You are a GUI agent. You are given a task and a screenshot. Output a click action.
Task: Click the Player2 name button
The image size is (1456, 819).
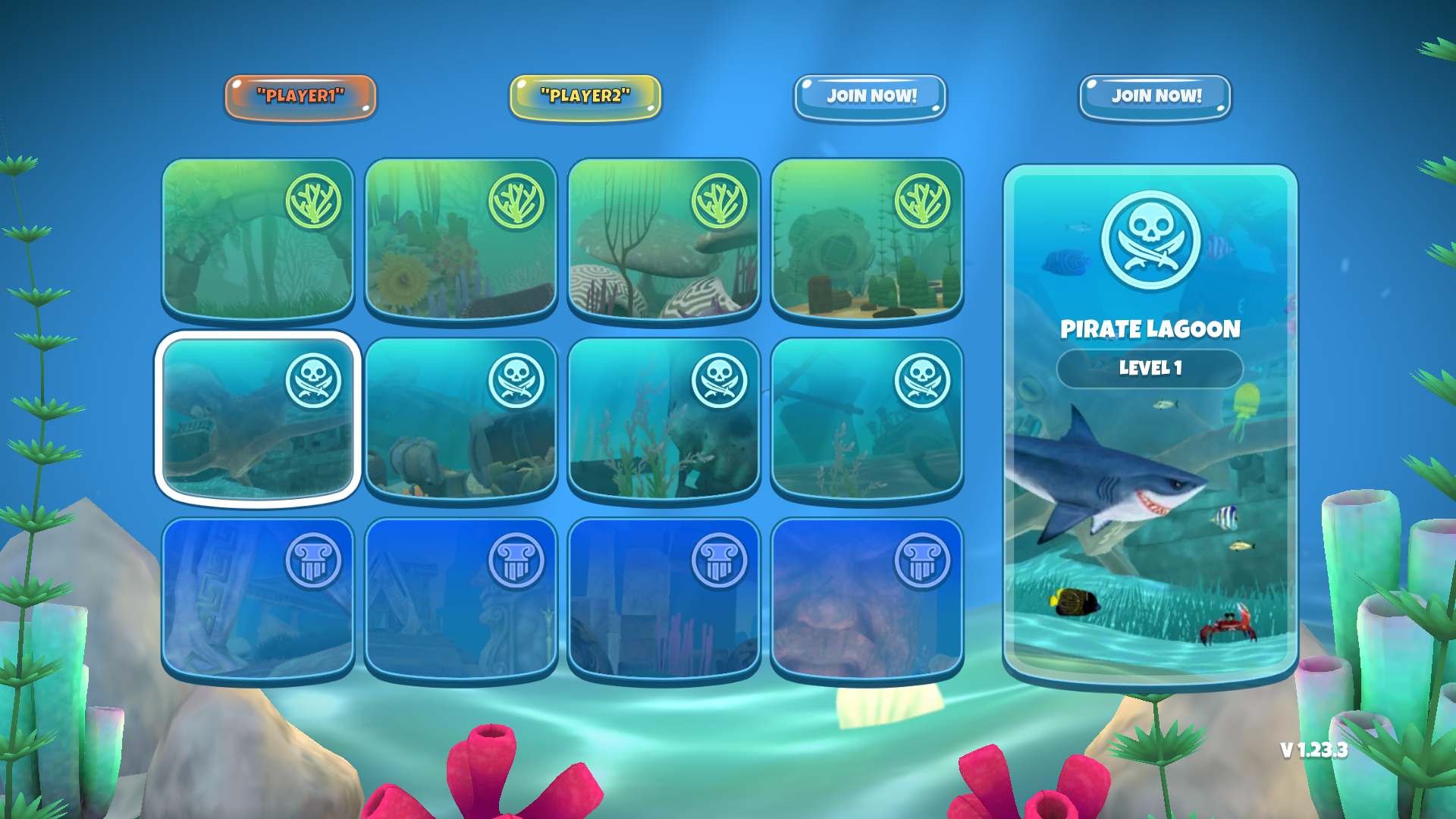pyautogui.click(x=585, y=96)
